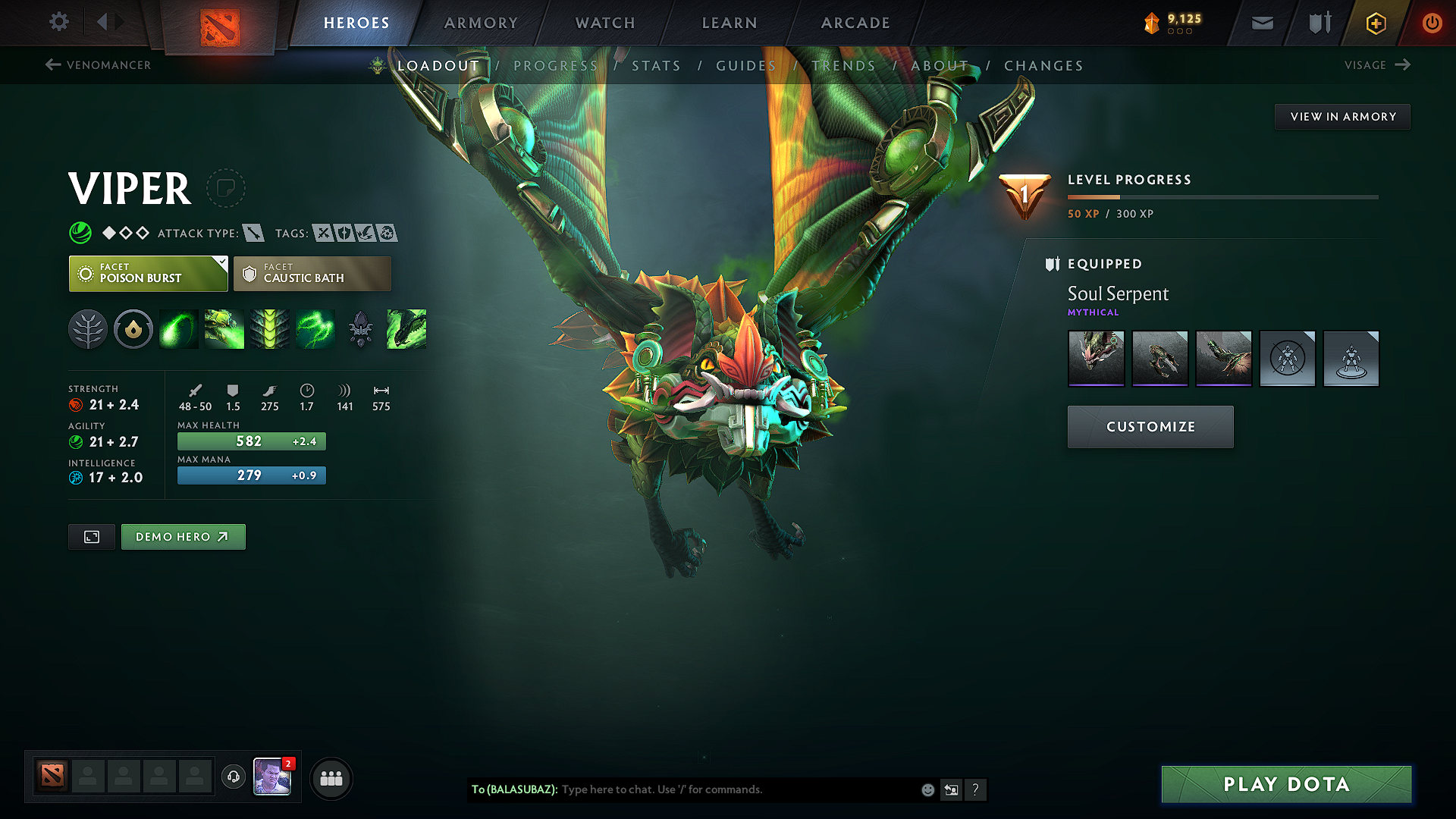The width and height of the screenshot is (1456, 819).
Task: Open the voice chat headset icon
Action: [x=233, y=777]
